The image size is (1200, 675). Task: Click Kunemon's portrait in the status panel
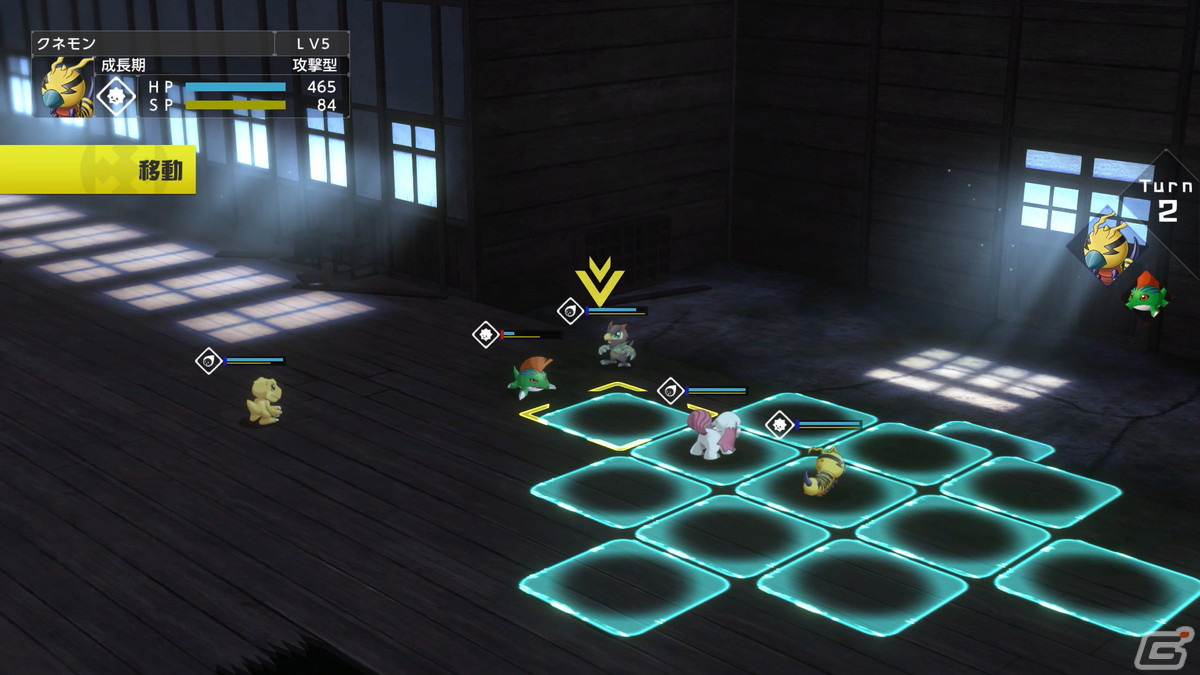(67, 87)
